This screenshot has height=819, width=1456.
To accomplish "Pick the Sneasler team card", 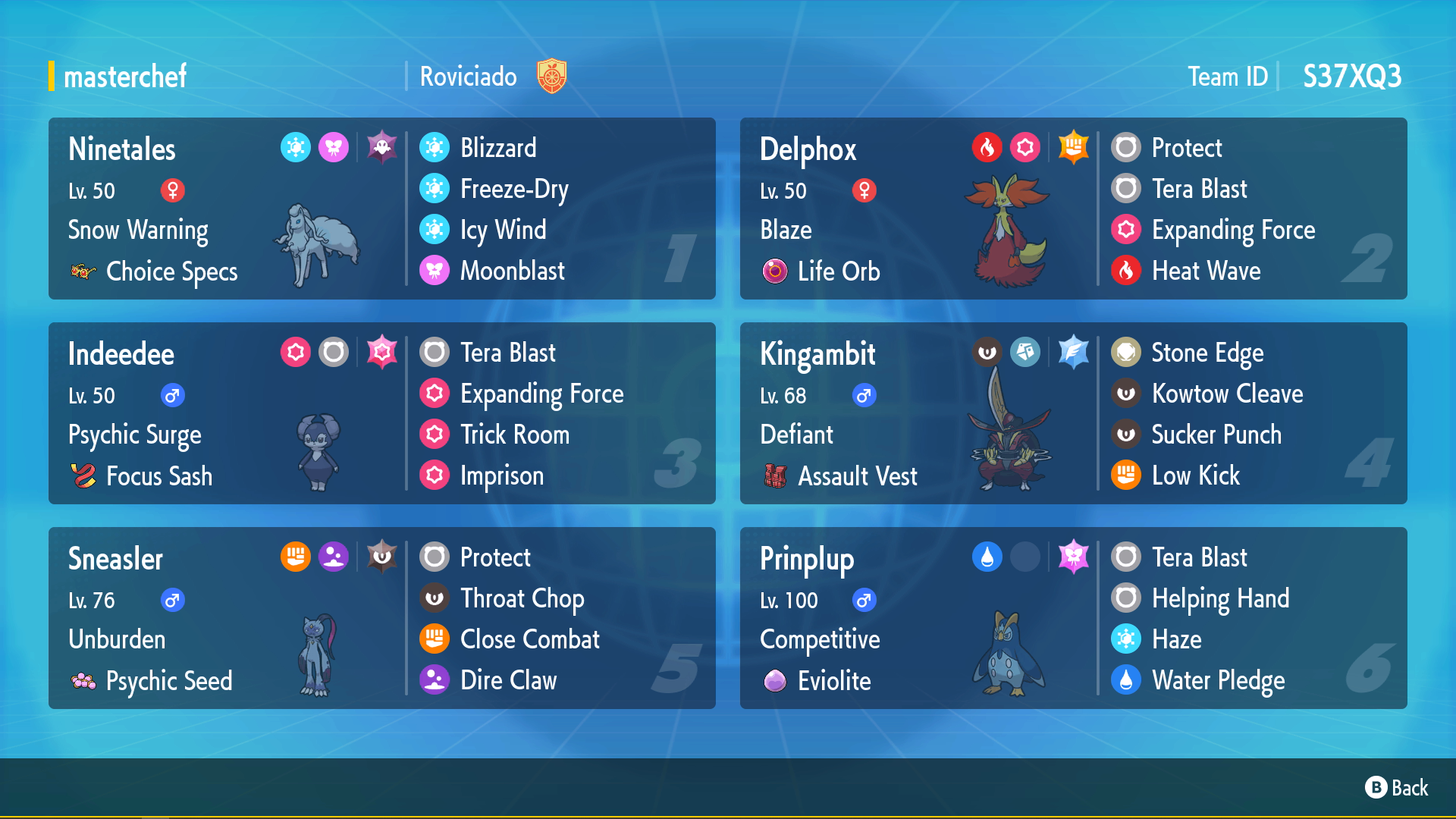I will [381, 618].
